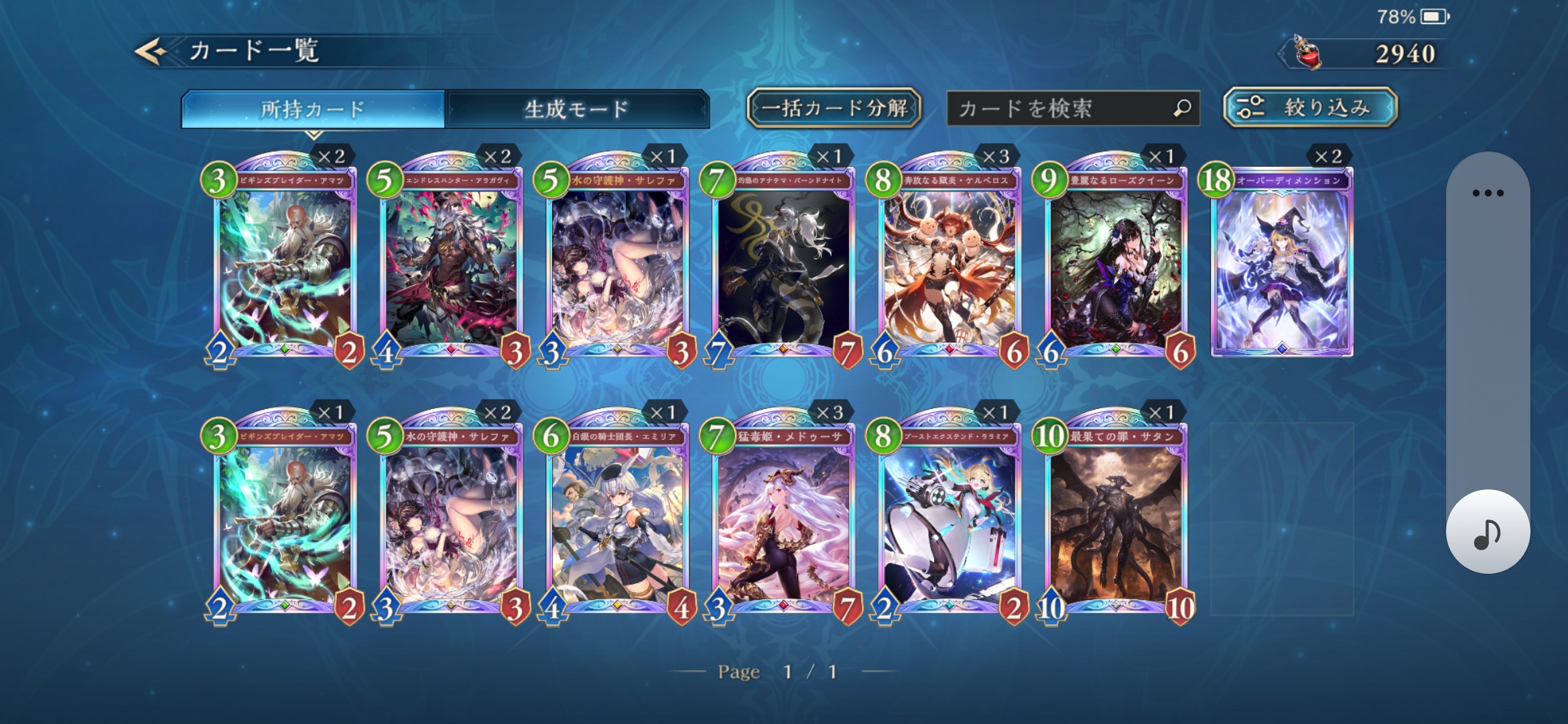Go back using the arrow beside カード一覧
This screenshot has height=724, width=1568.
pyautogui.click(x=151, y=52)
